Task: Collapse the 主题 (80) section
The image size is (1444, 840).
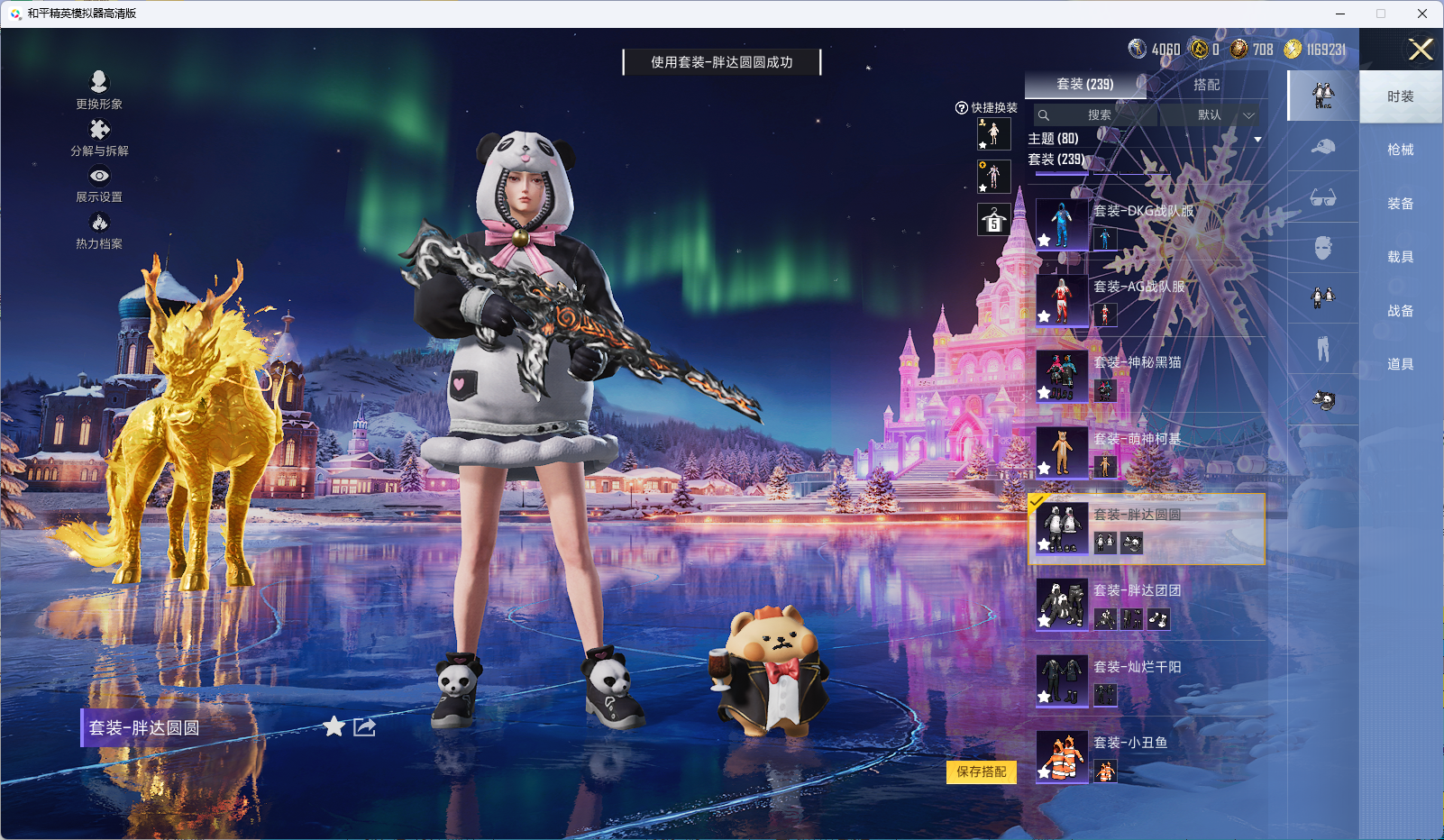Action: pos(1257,138)
